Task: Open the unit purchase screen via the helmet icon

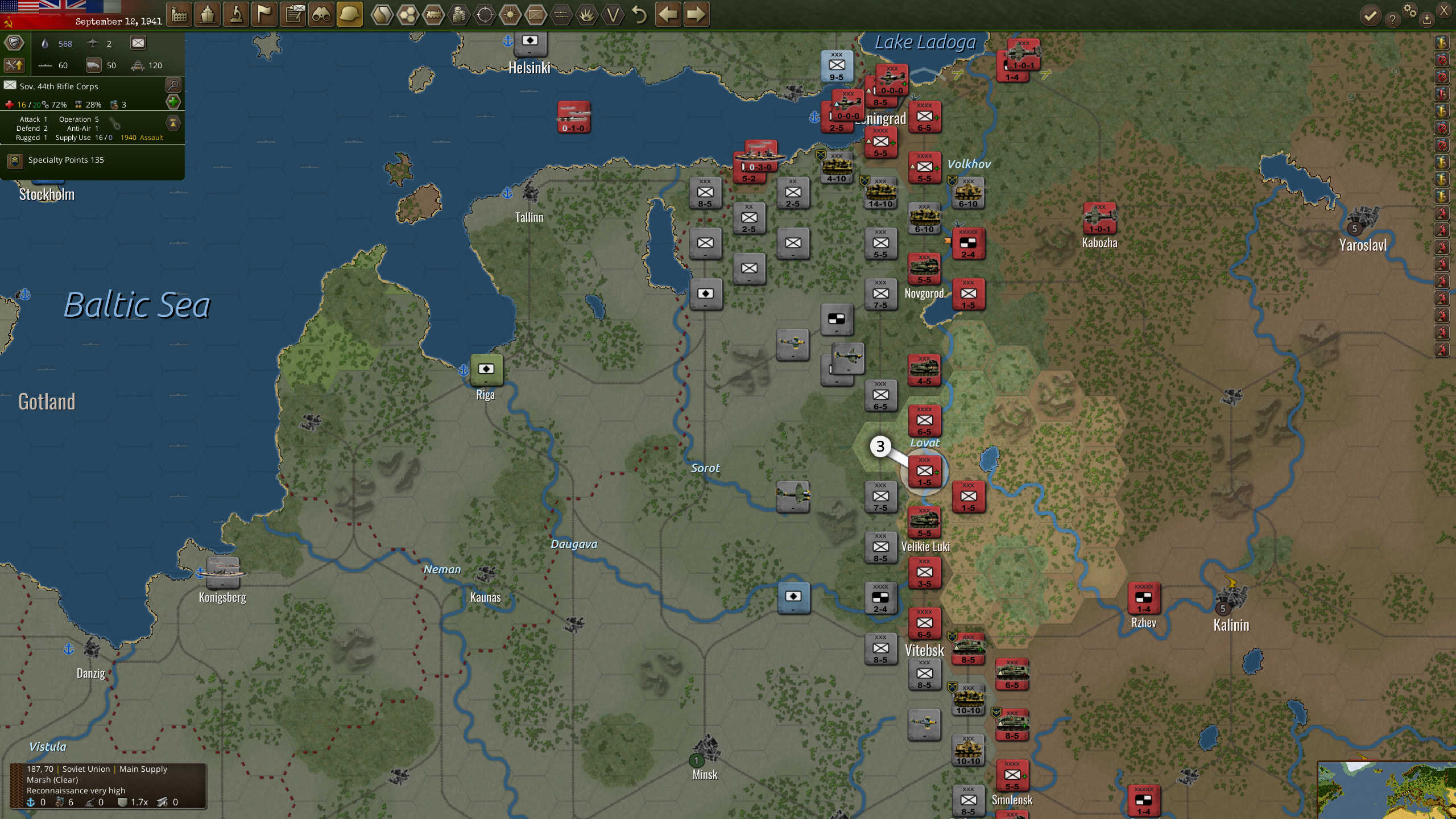Action: click(349, 15)
